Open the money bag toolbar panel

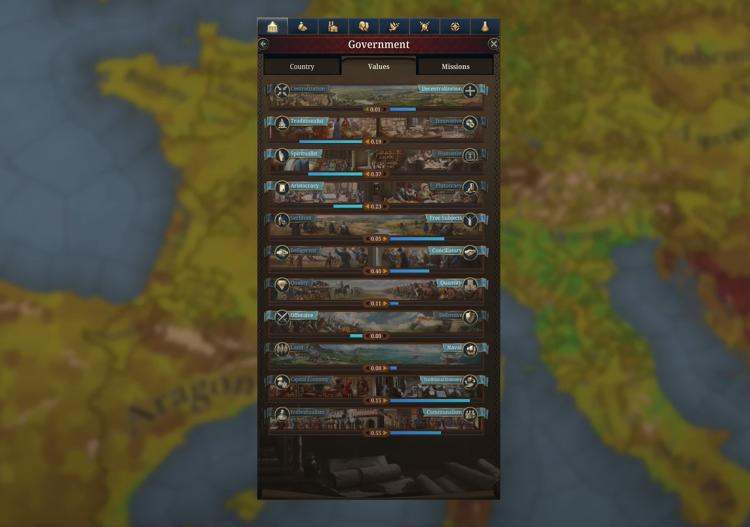302,26
